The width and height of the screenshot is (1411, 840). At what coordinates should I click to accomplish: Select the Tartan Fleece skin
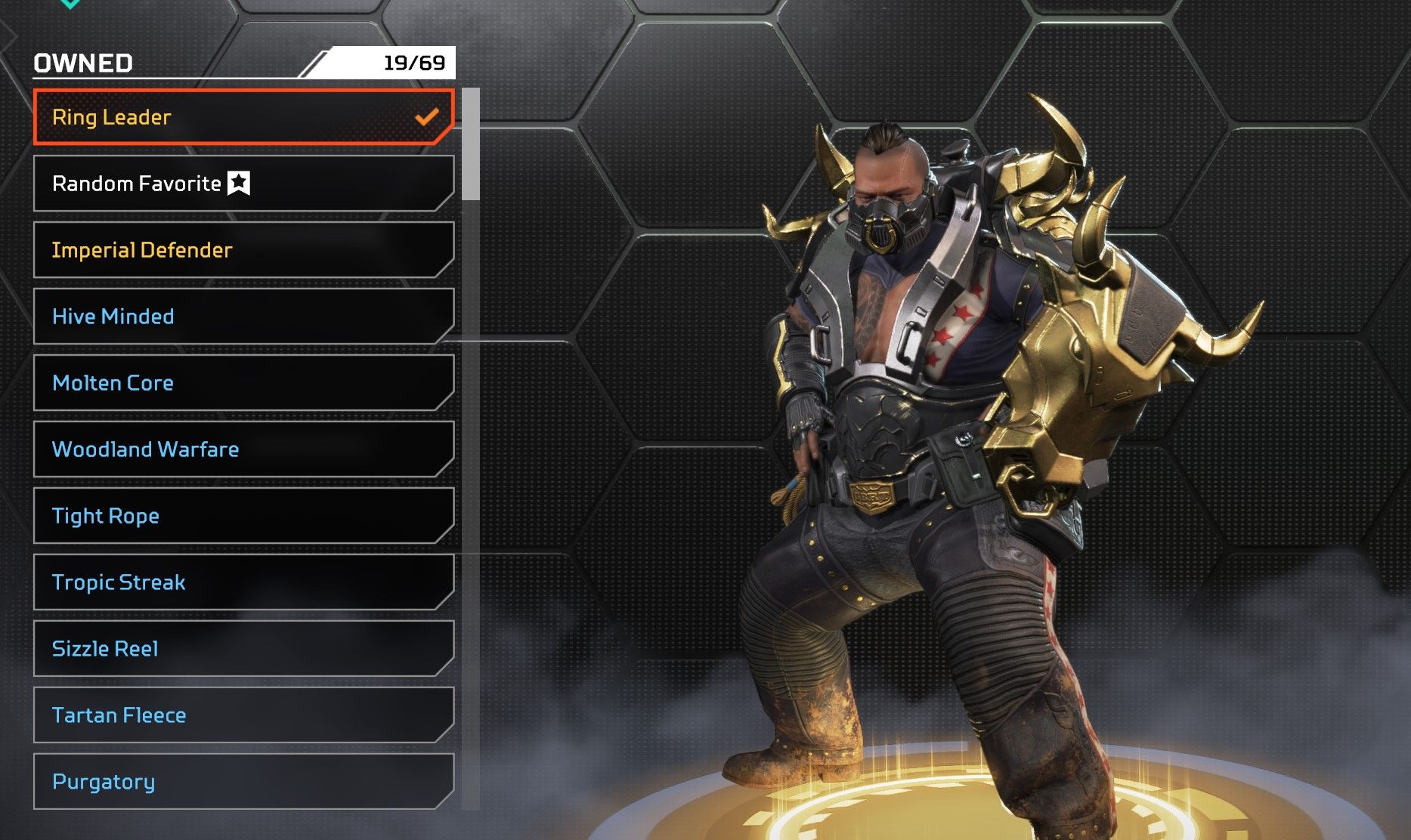(243, 715)
